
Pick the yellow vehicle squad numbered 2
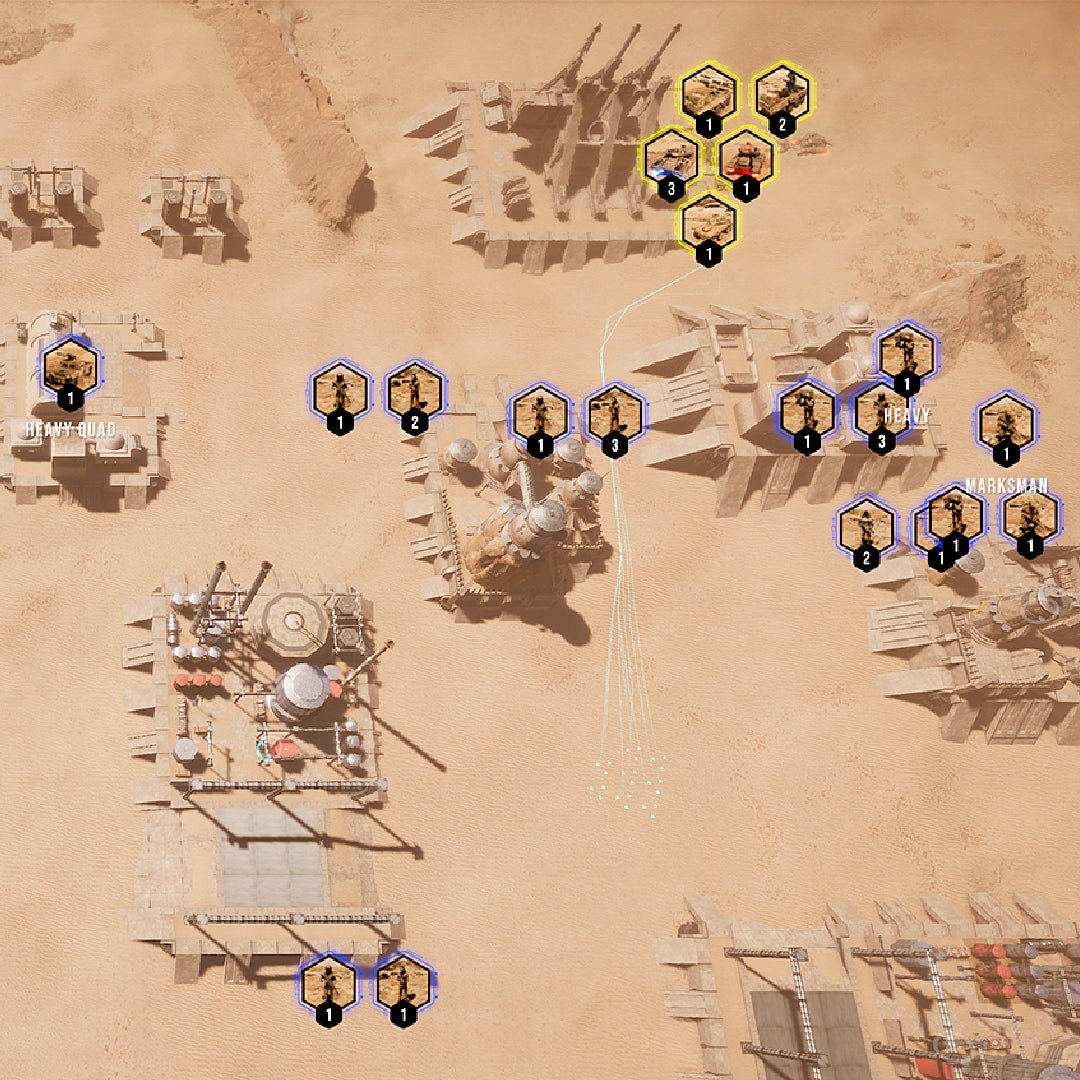tap(782, 95)
